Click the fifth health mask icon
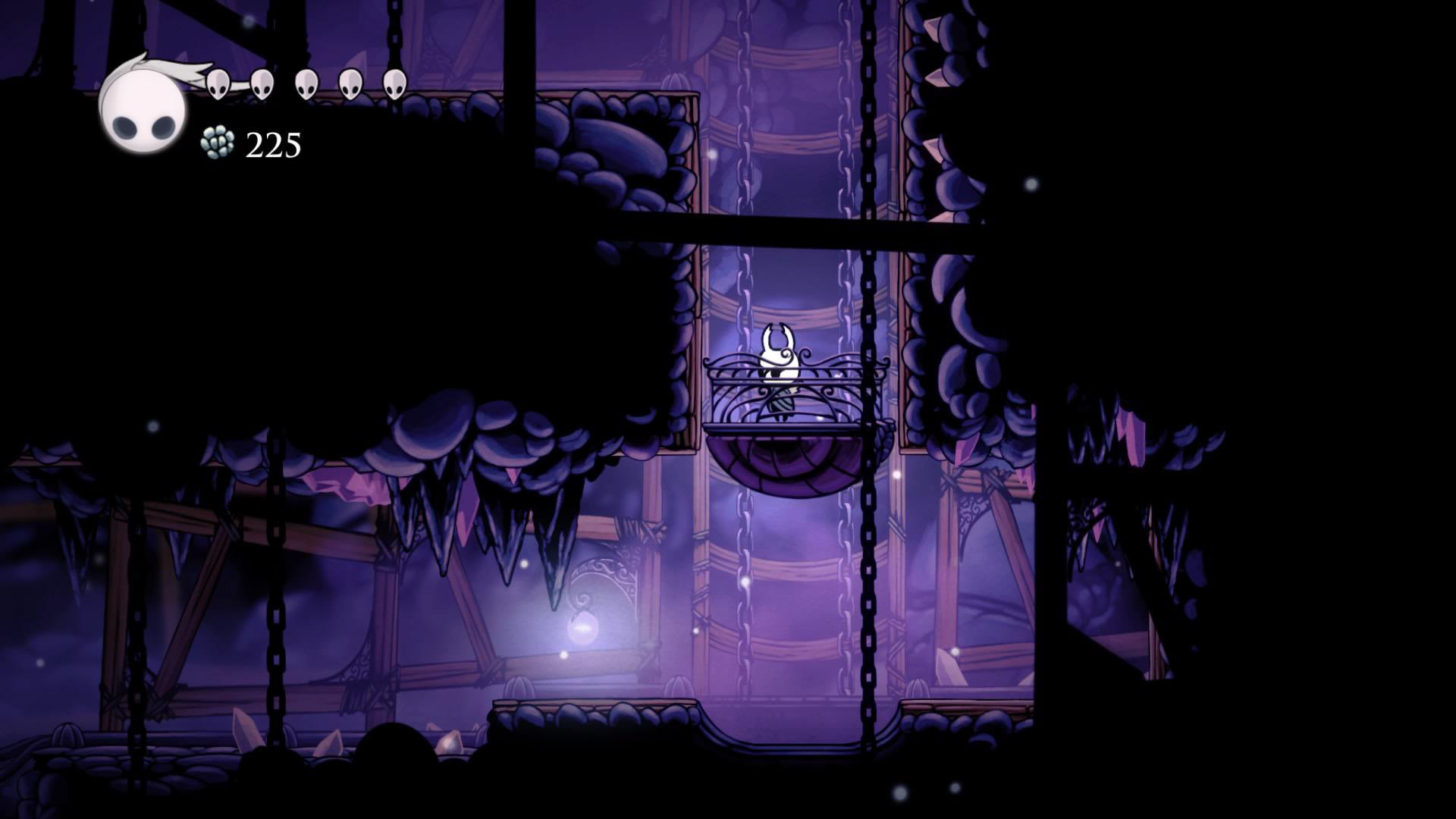 [x=394, y=84]
